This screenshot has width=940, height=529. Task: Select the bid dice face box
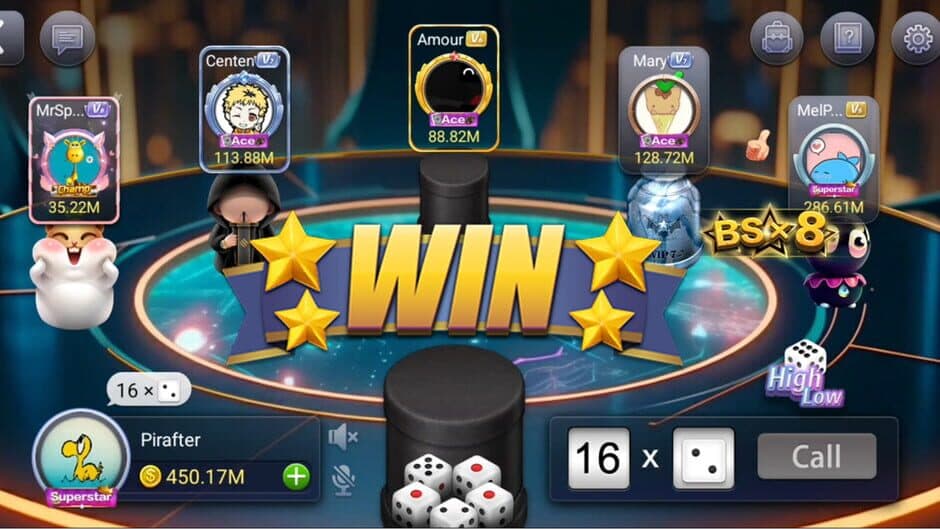(x=703, y=458)
